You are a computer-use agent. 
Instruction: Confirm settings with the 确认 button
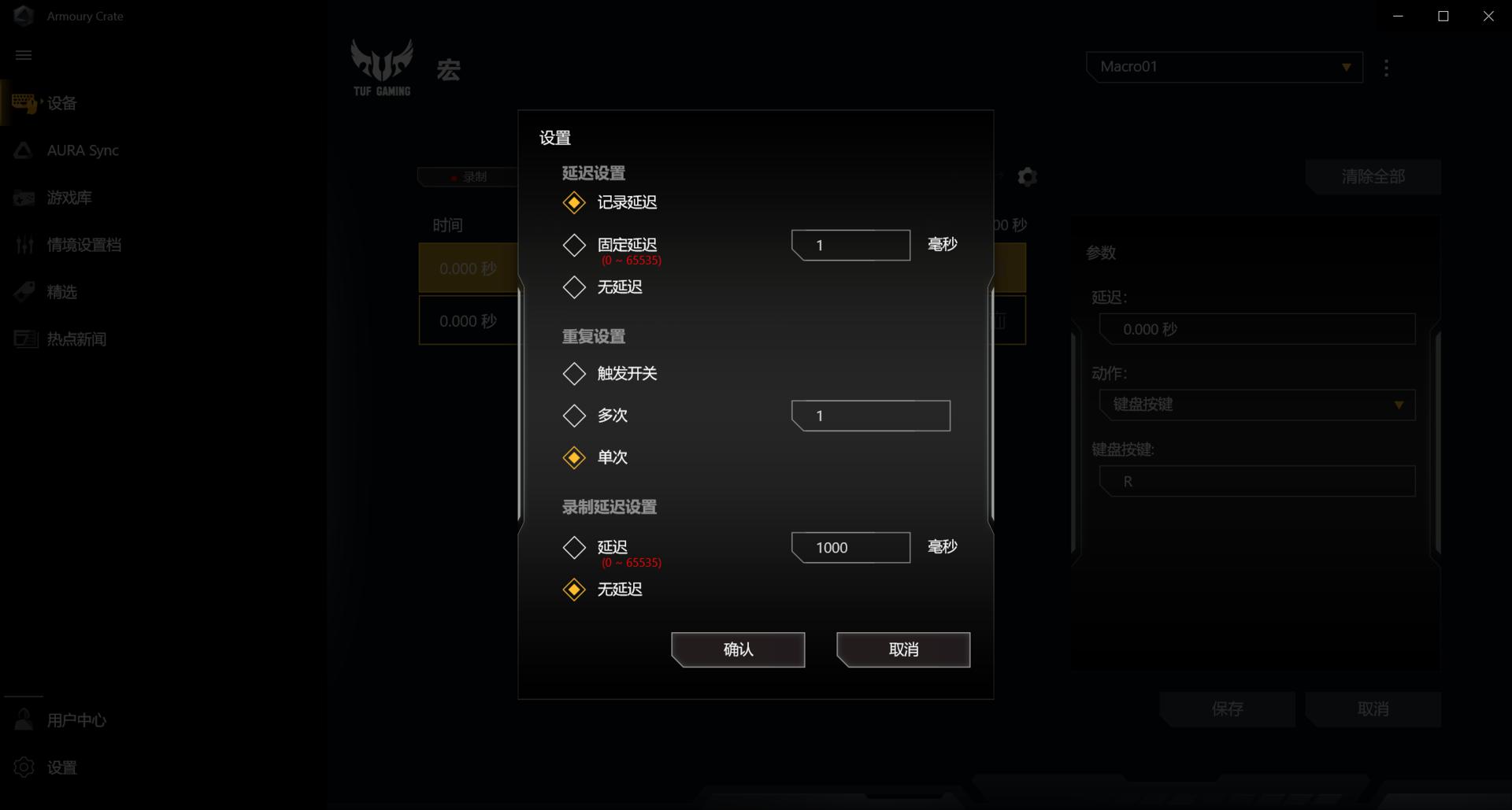(737, 649)
